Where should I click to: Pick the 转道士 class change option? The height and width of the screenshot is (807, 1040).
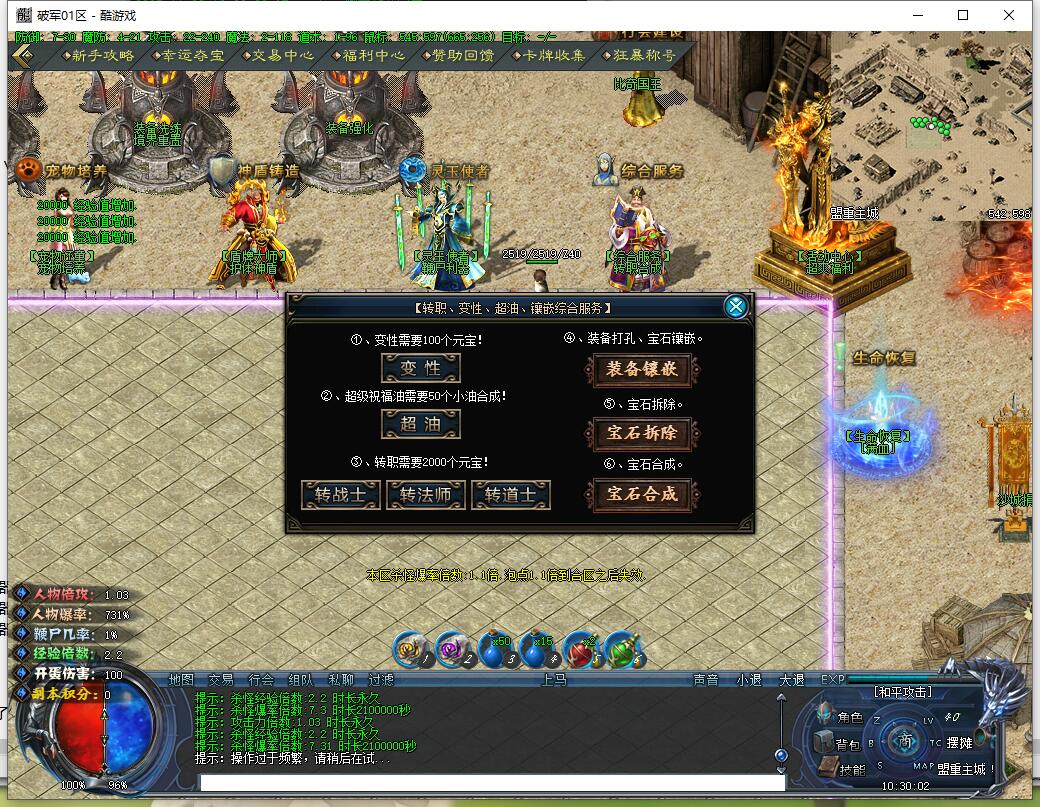(511, 495)
